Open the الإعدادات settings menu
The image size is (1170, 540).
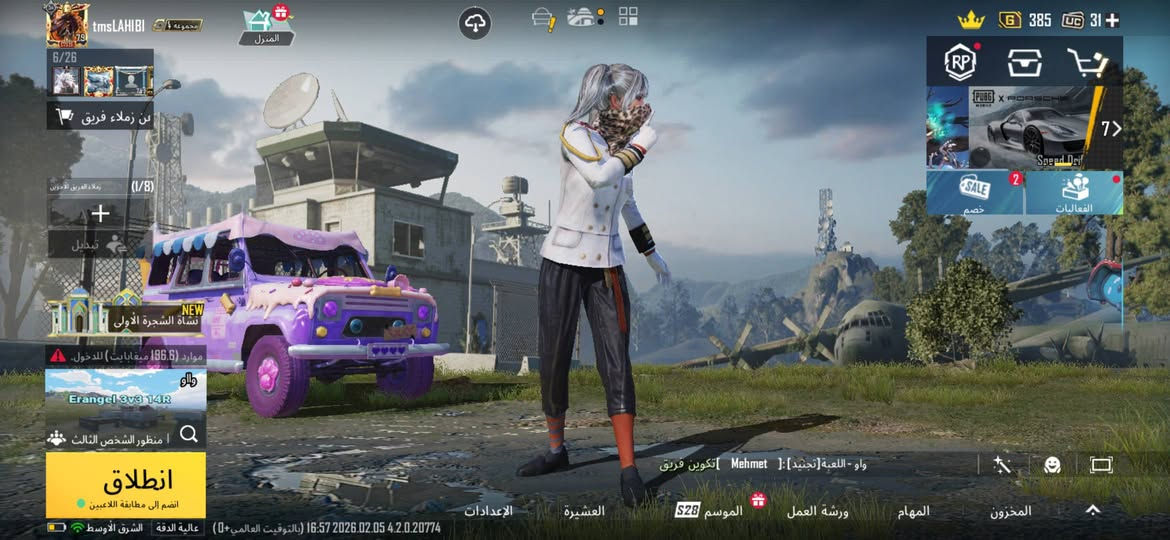tap(488, 511)
